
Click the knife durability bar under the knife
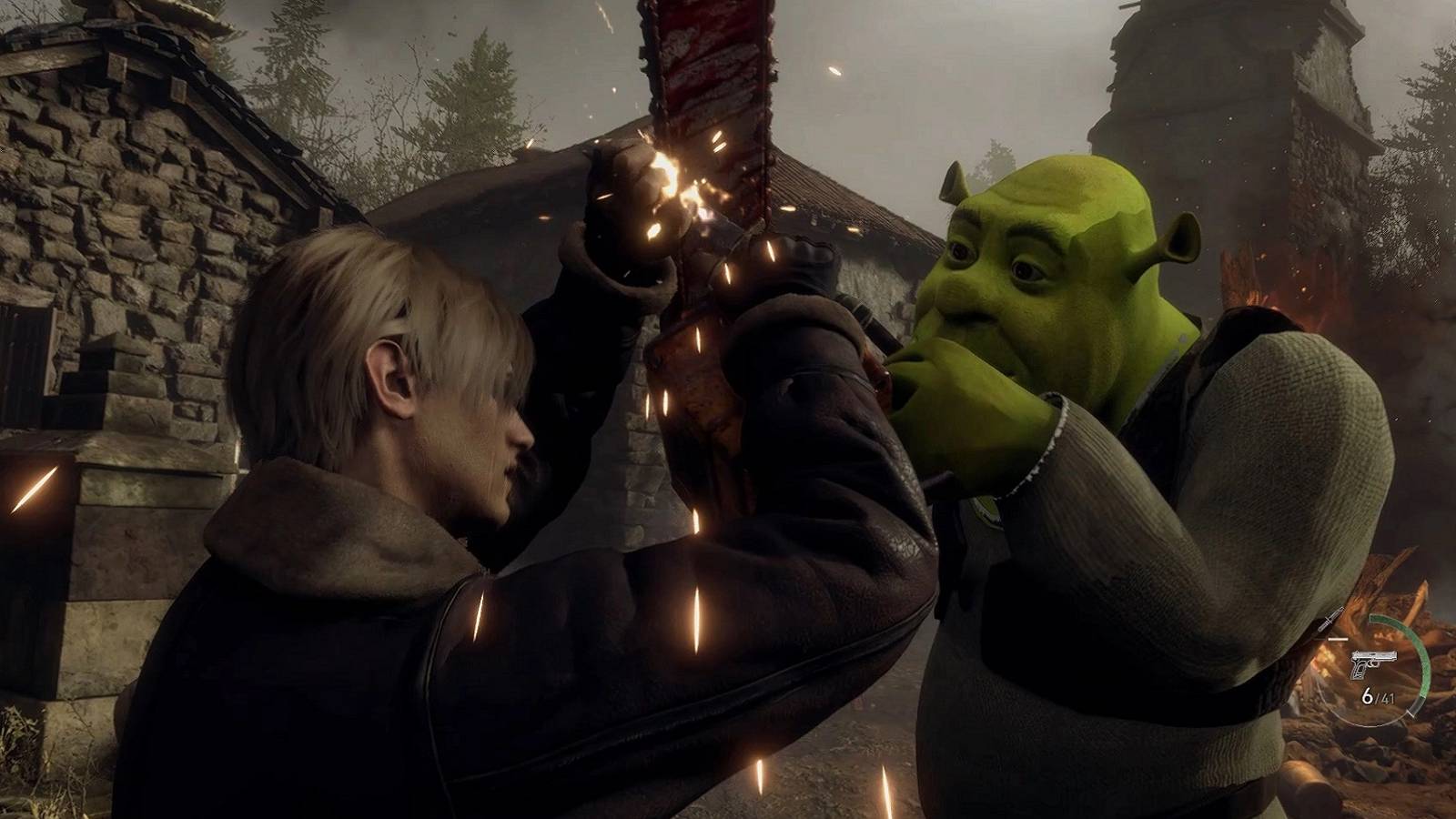[x=1338, y=639]
